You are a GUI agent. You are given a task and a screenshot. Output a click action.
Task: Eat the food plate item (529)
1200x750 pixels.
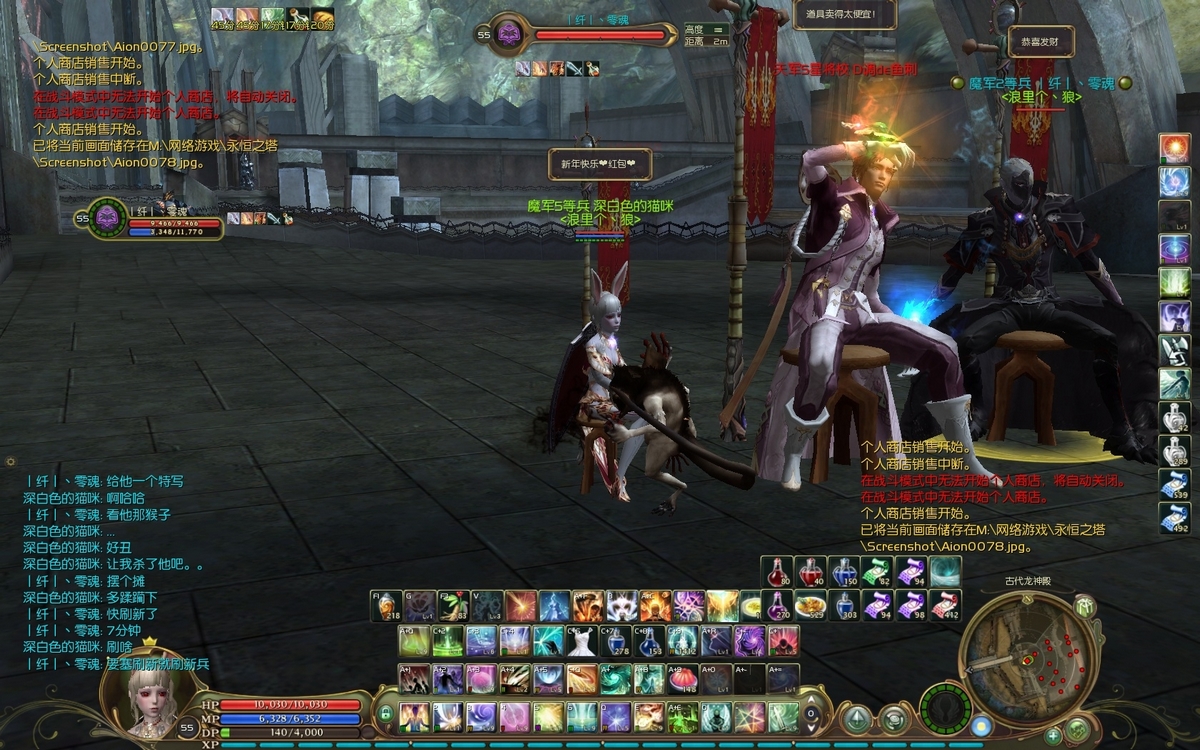810,605
